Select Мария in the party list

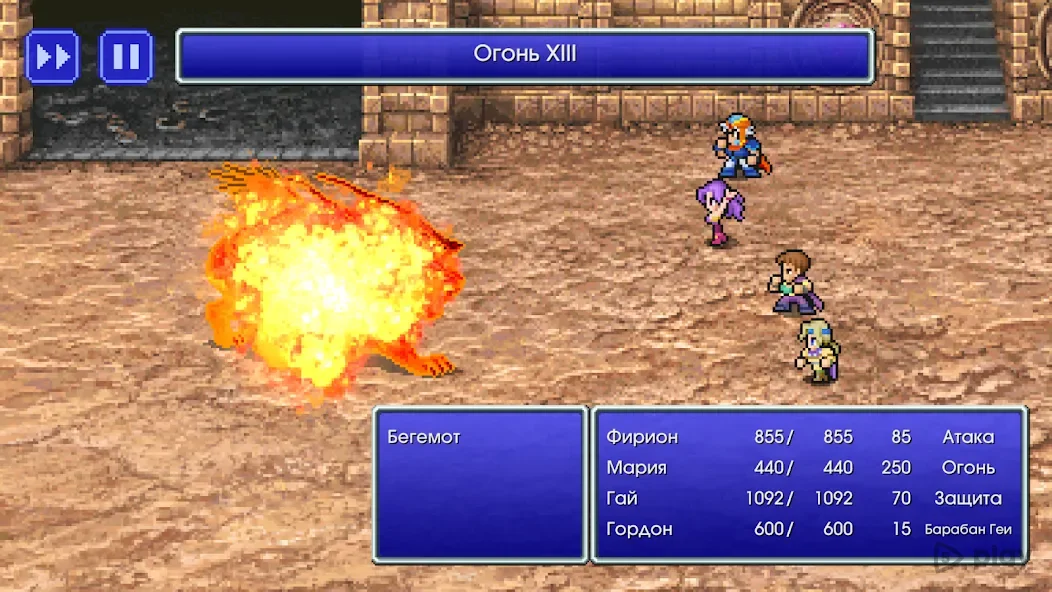click(636, 467)
